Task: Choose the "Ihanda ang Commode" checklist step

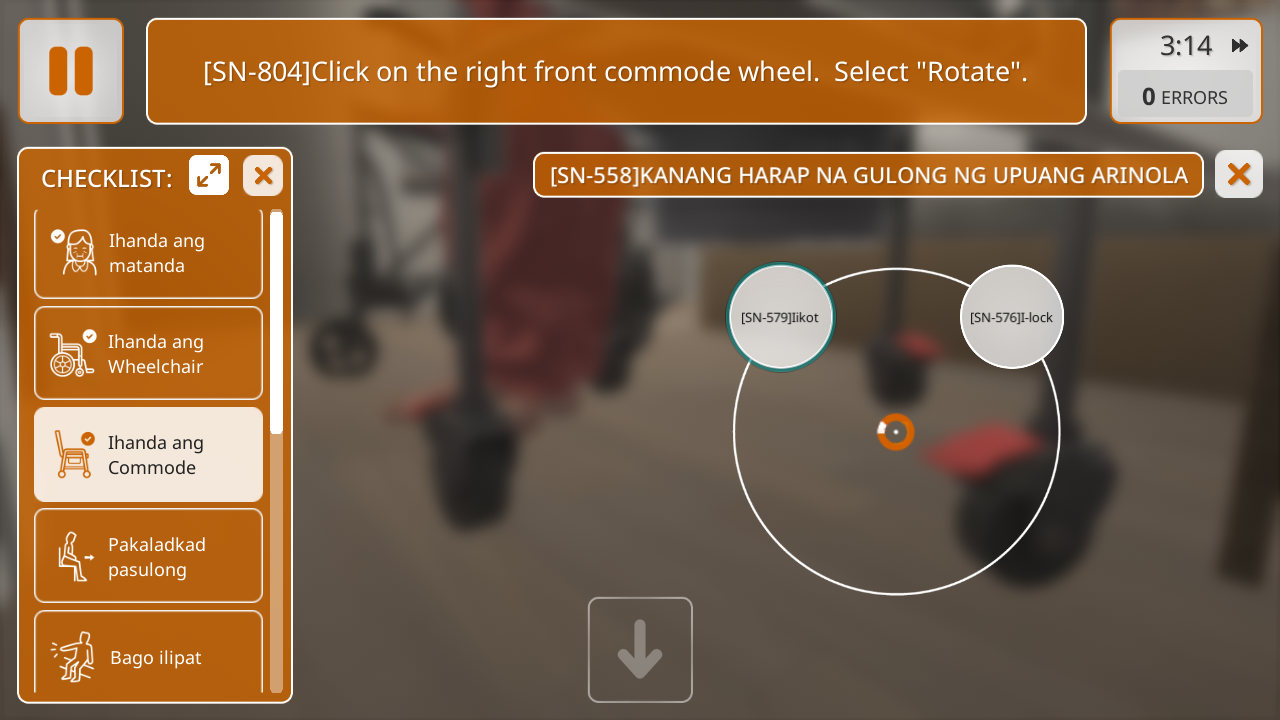Action: tap(148, 455)
